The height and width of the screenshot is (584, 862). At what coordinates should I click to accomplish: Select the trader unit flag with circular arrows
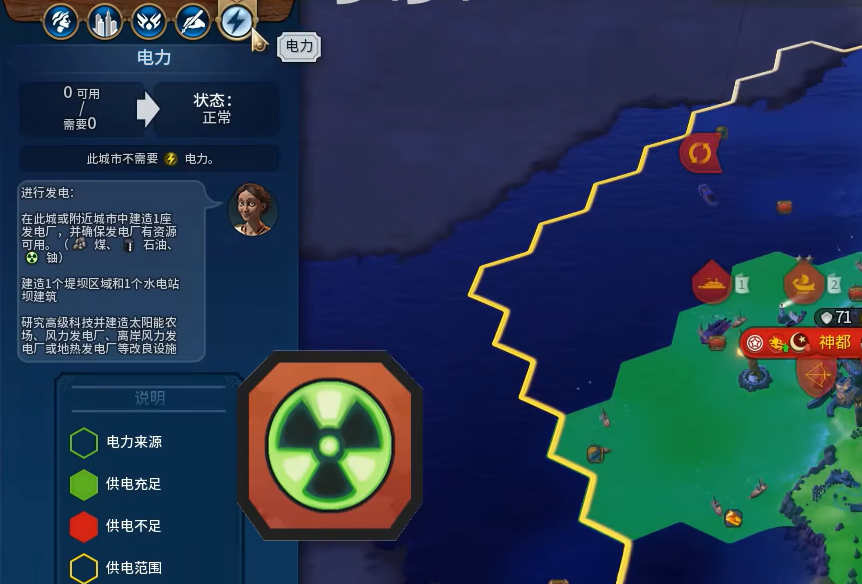tap(700, 154)
